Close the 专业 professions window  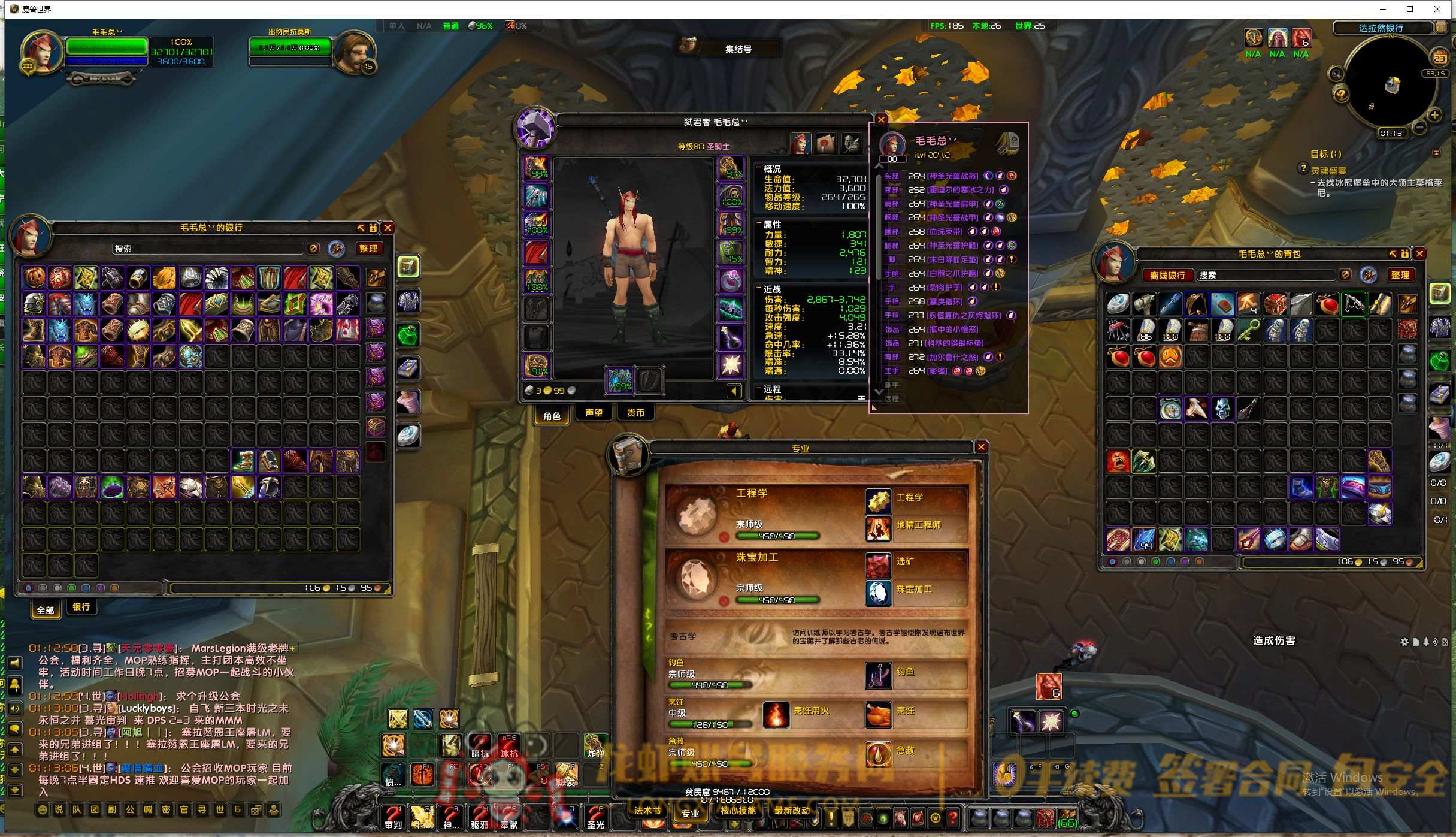pos(981,447)
